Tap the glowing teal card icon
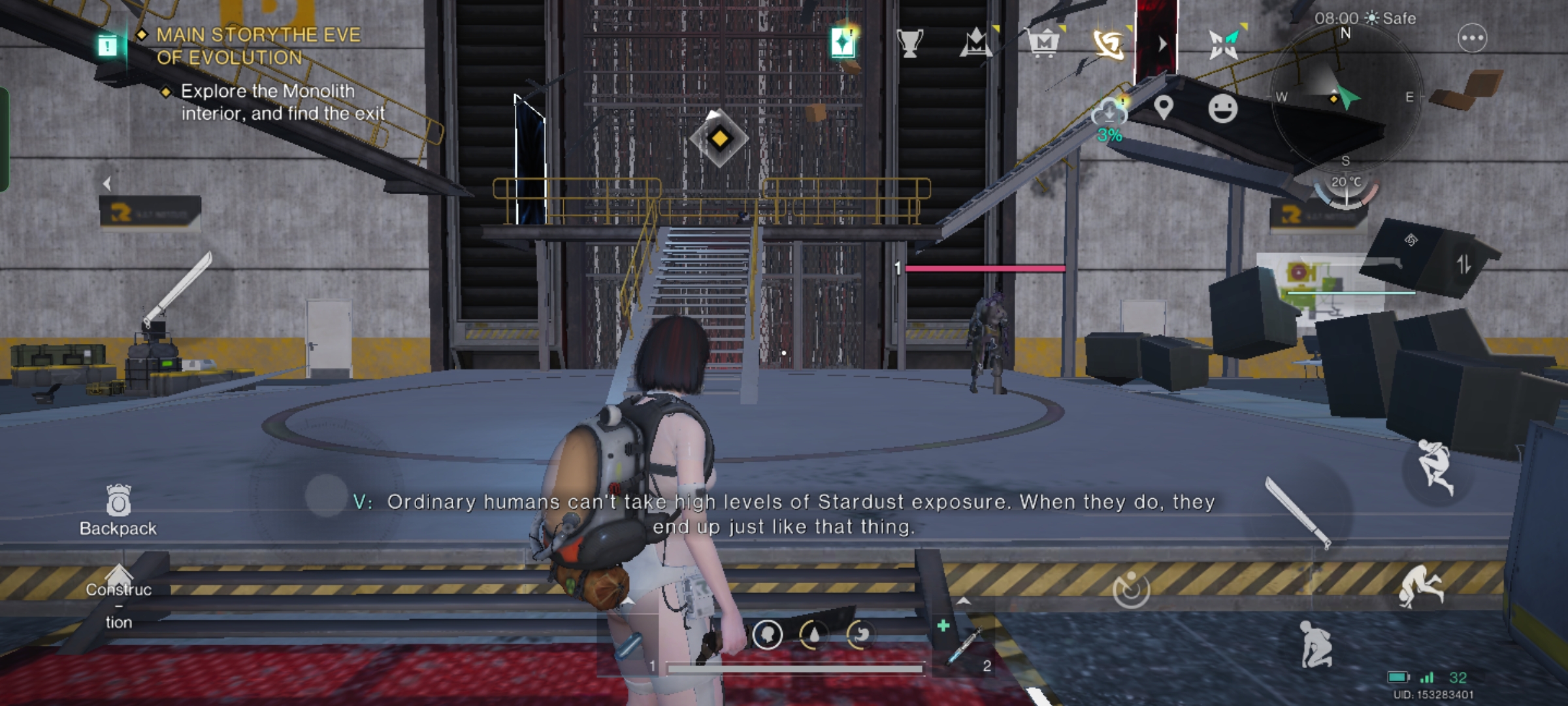 tap(843, 43)
